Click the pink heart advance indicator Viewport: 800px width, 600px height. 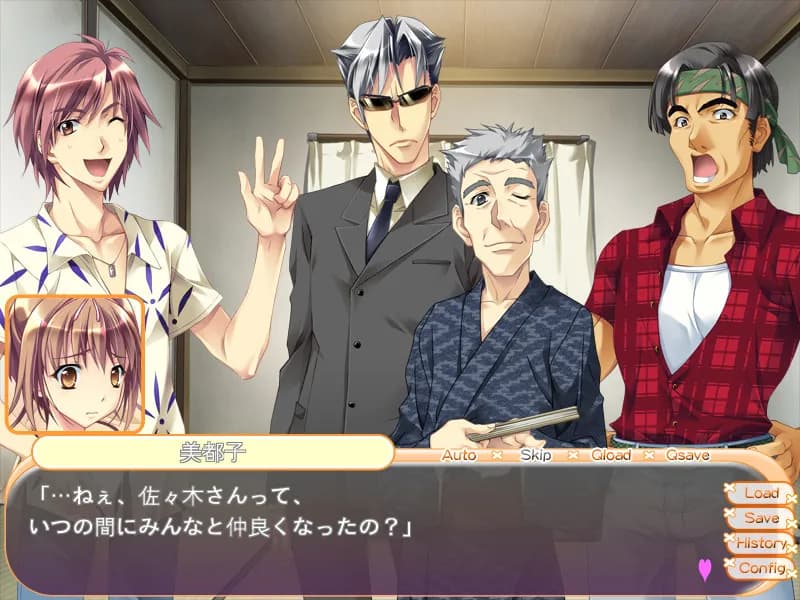(x=704, y=569)
